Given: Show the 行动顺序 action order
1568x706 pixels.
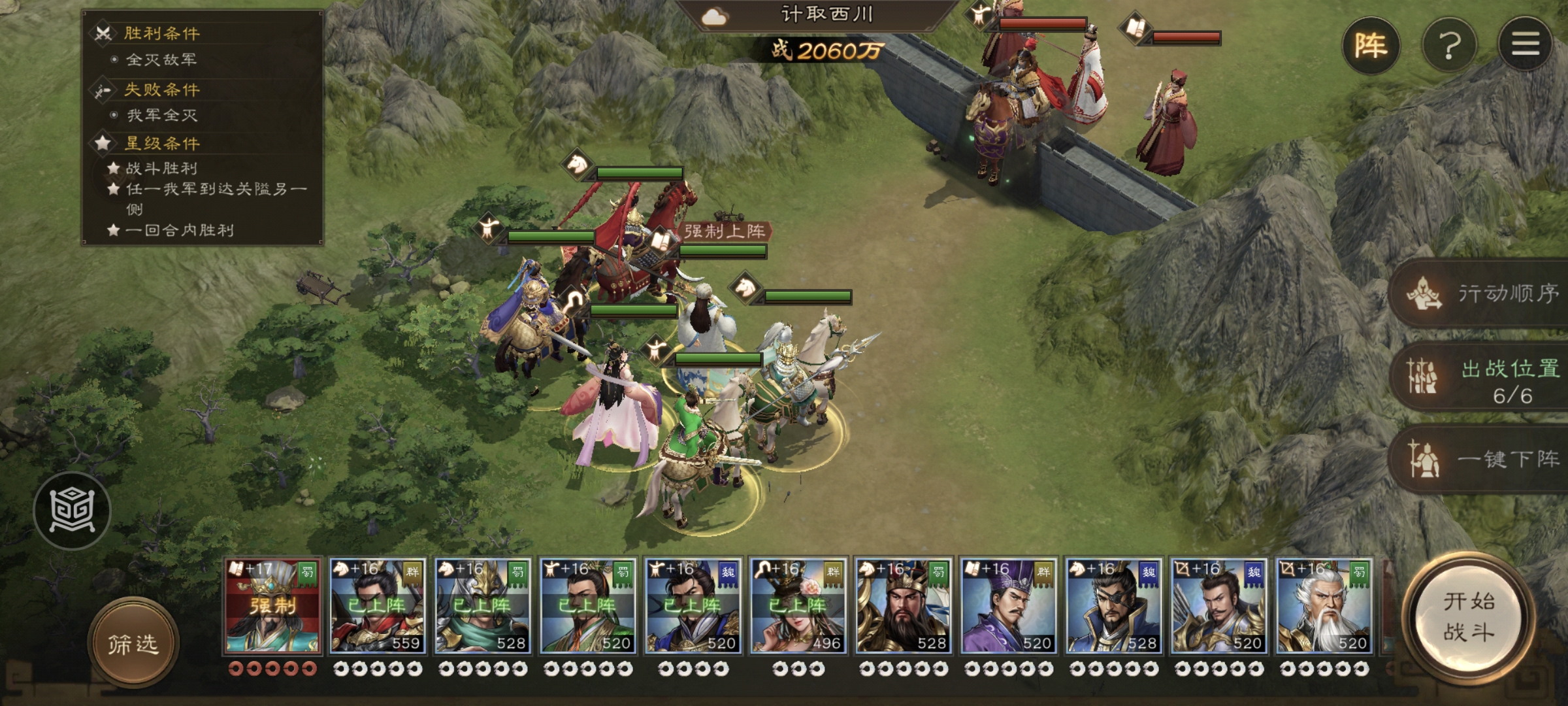Looking at the screenshot, I should tap(1483, 294).
